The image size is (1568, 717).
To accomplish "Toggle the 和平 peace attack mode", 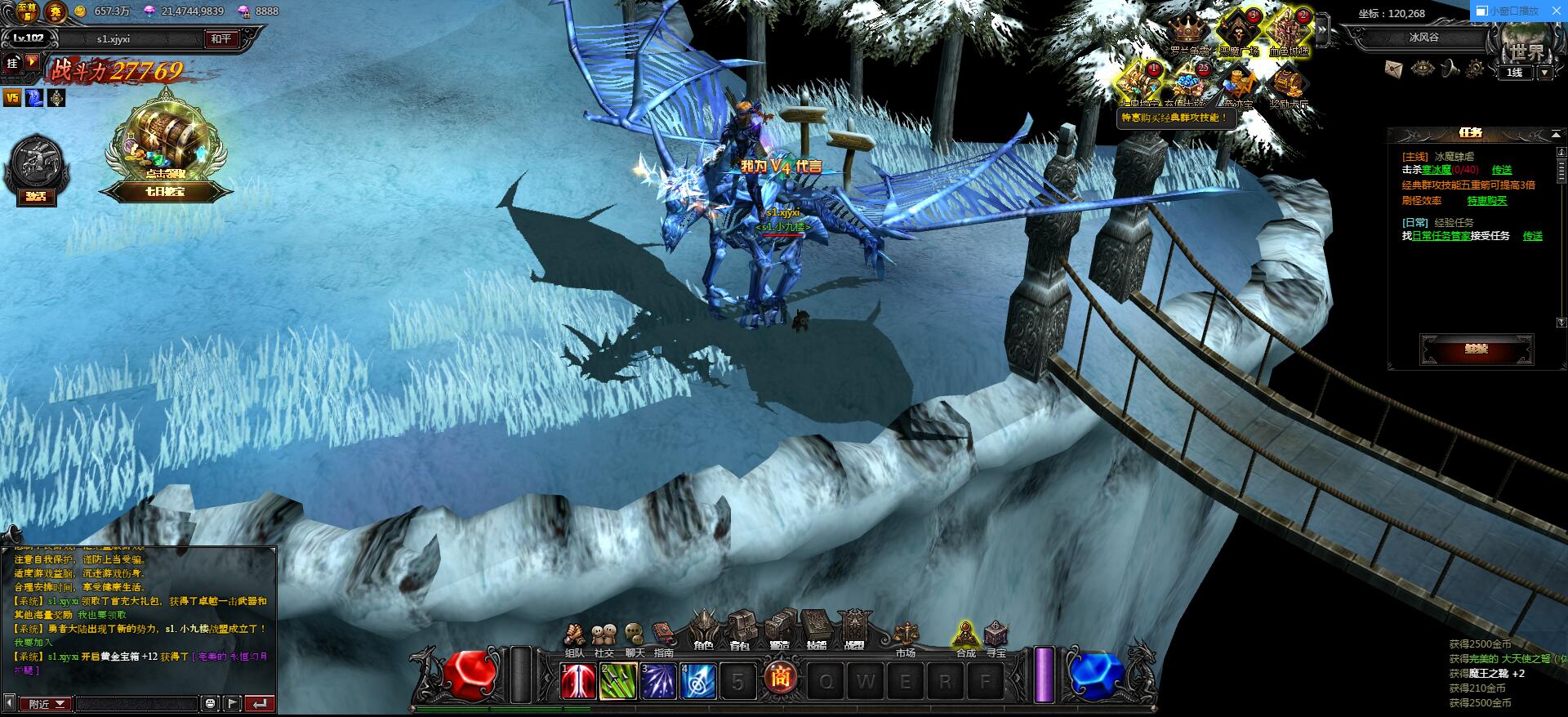I will coord(220,38).
